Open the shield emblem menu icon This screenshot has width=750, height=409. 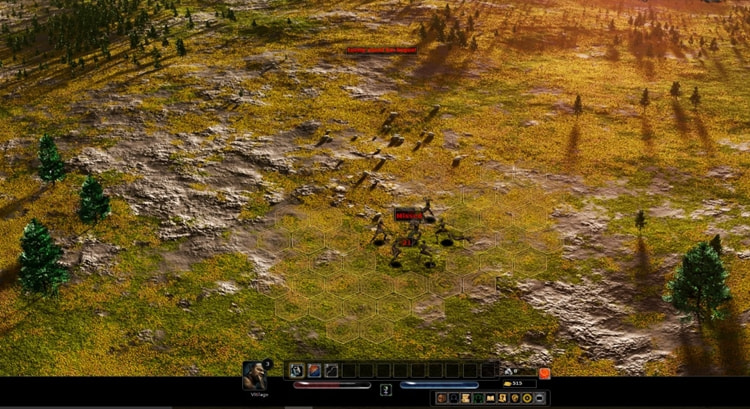503,398
